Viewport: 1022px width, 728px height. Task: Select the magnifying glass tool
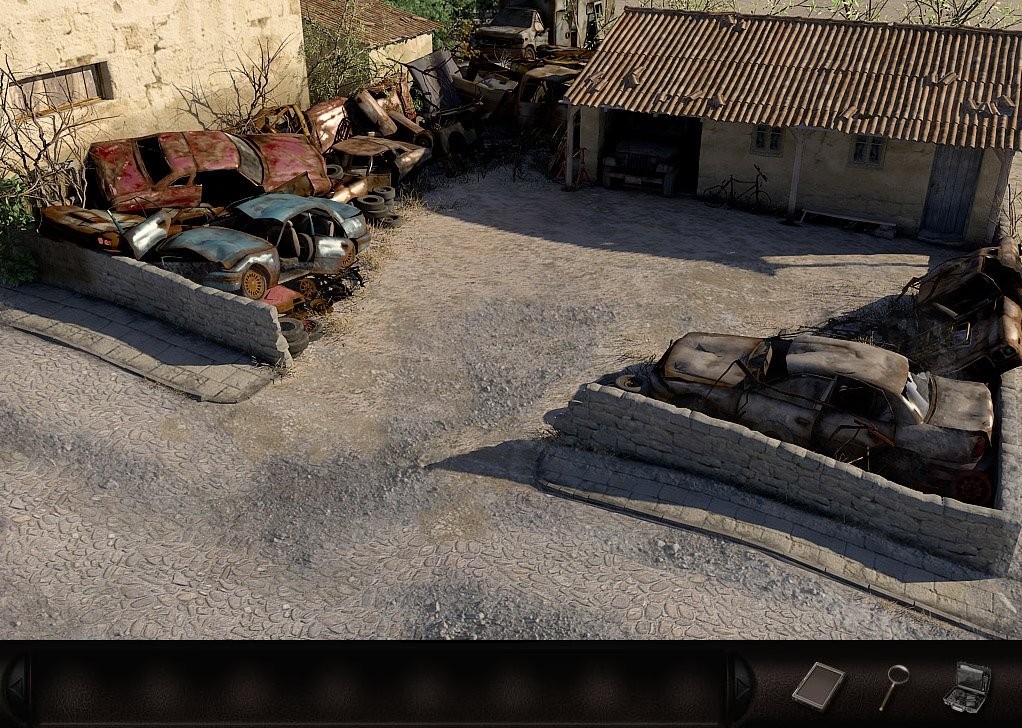[x=893, y=686]
